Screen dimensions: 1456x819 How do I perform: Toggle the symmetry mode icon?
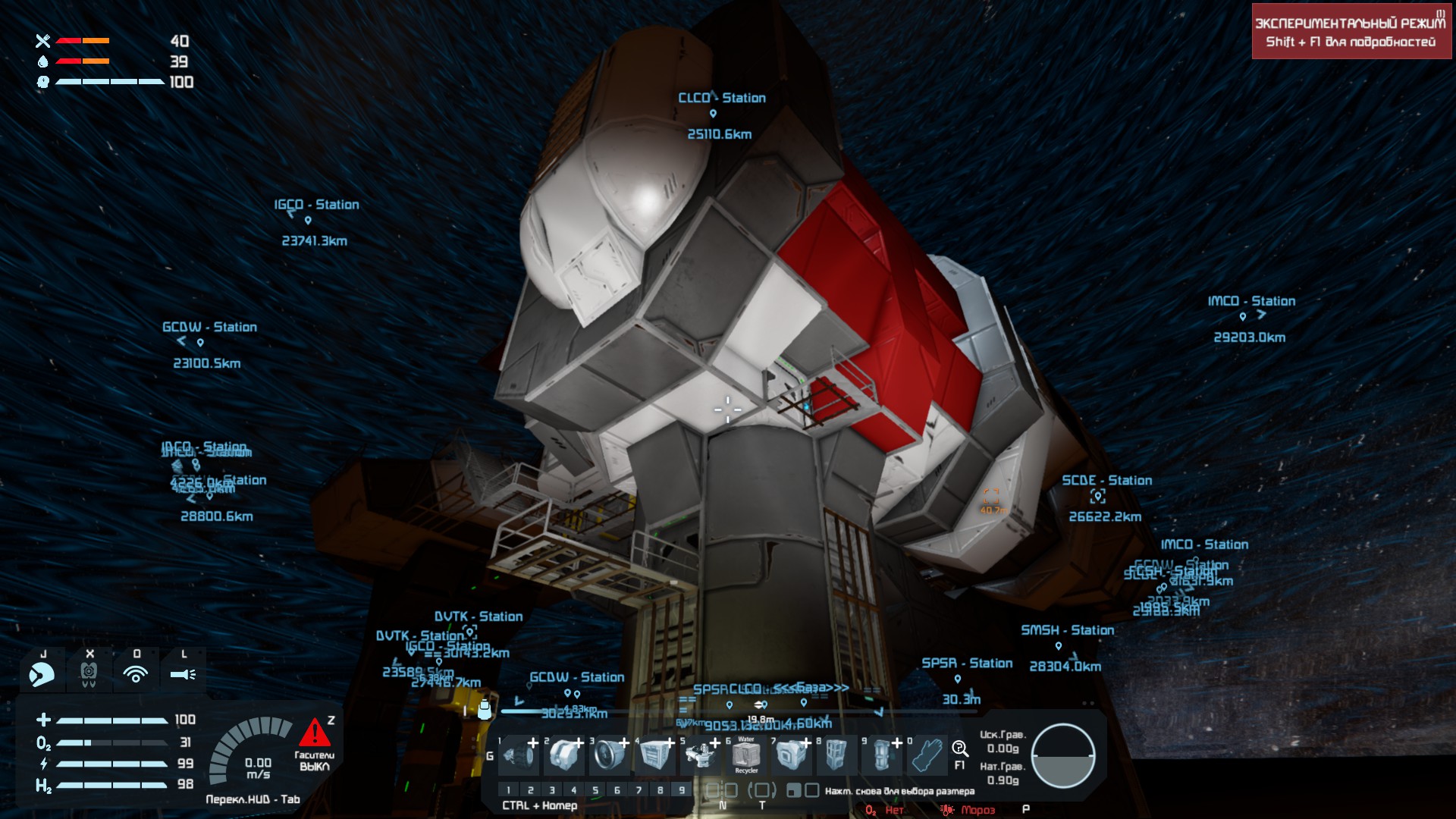coord(722,790)
